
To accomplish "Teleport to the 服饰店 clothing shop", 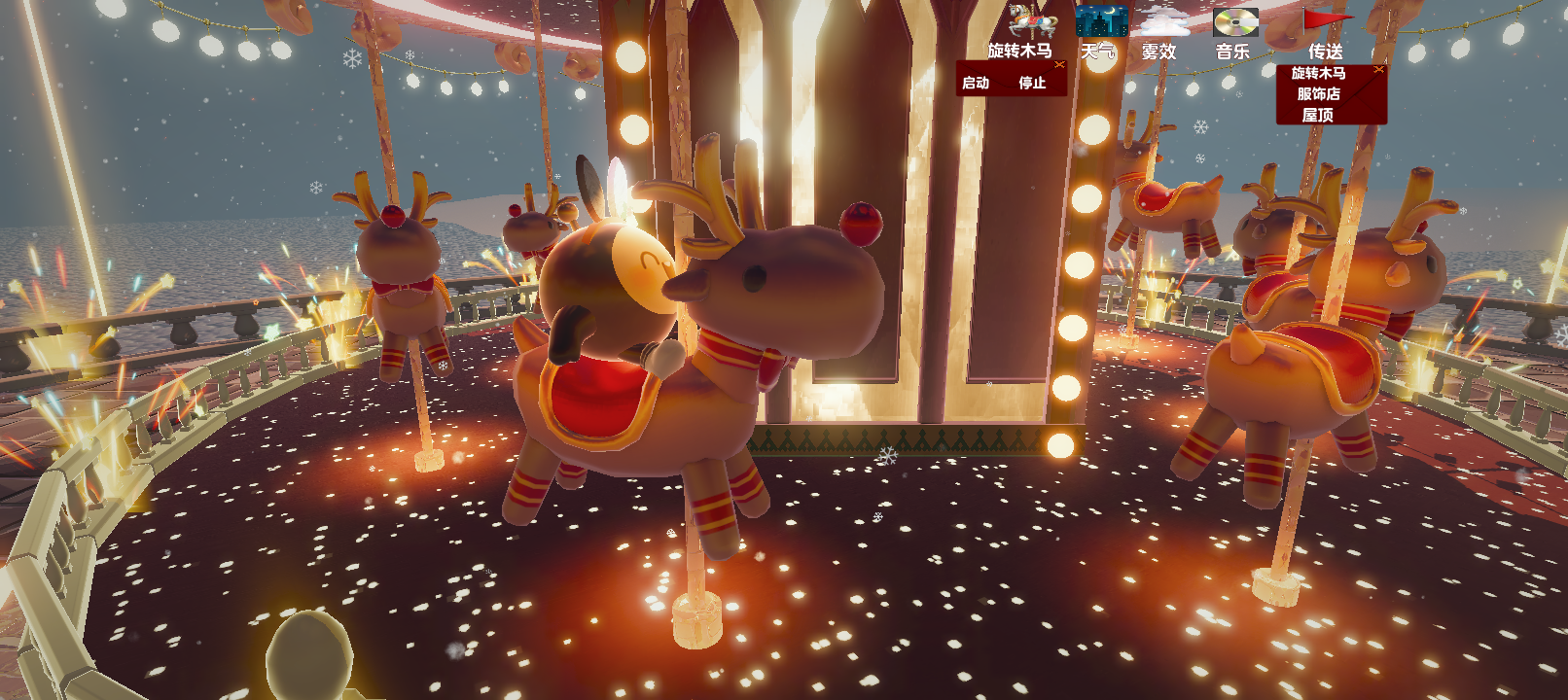I will [x=1318, y=94].
